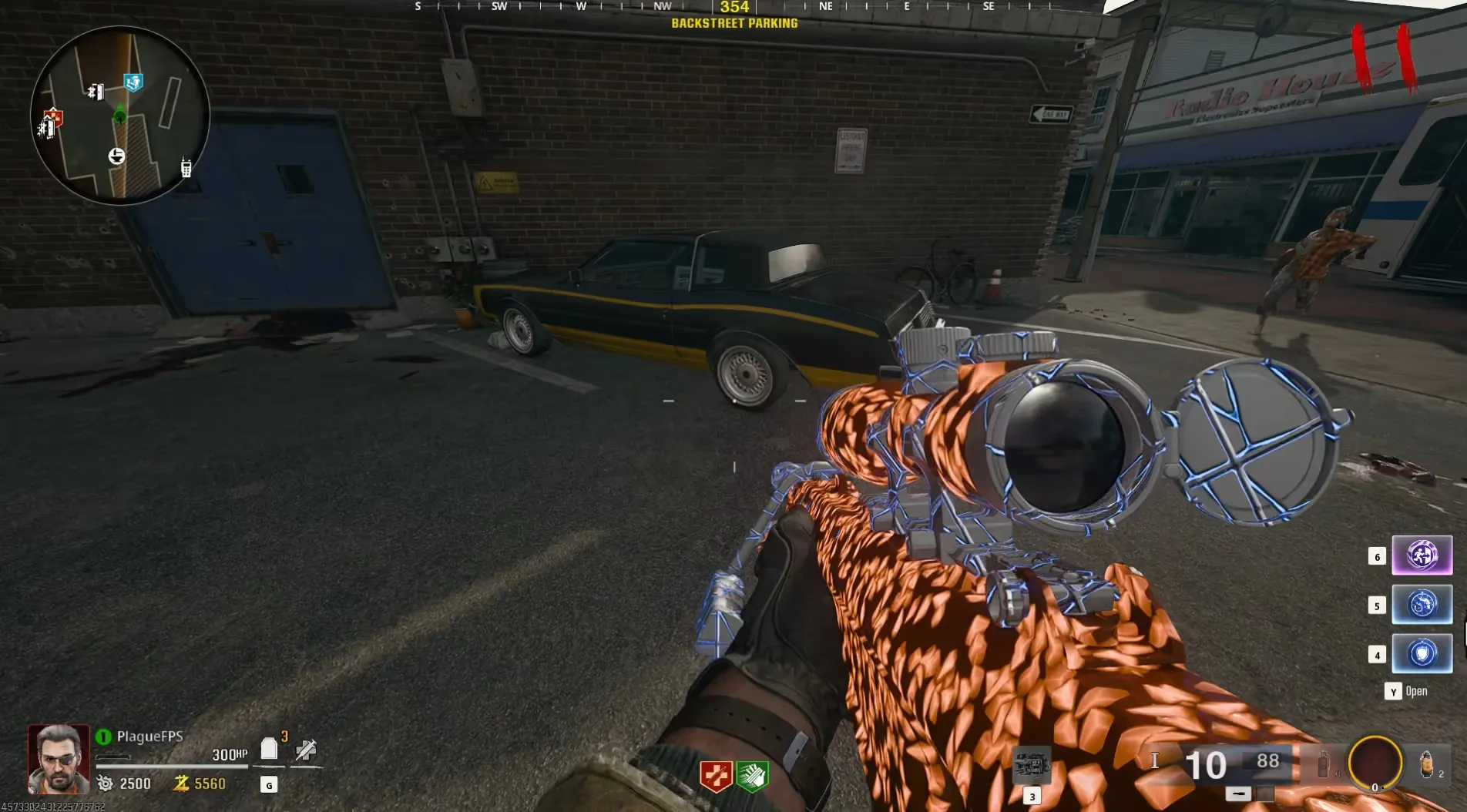Viewport: 1467px width, 812px height.
Task: Activate the blue shield GobbleGum
Action: pyautogui.click(x=1422, y=653)
